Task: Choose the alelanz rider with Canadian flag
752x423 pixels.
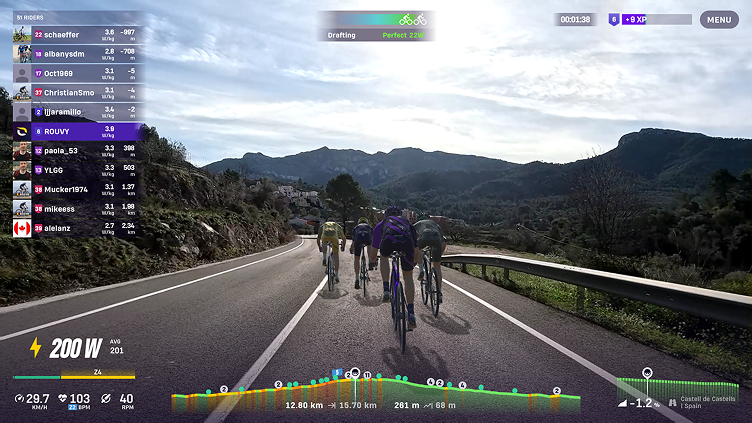Action: (76, 227)
